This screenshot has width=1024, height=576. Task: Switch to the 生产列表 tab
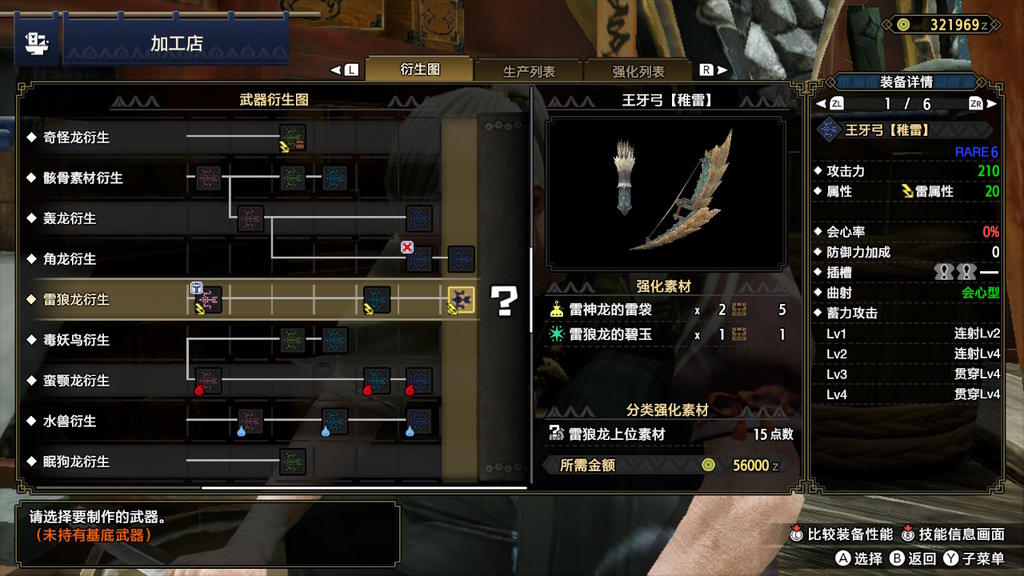(x=529, y=71)
